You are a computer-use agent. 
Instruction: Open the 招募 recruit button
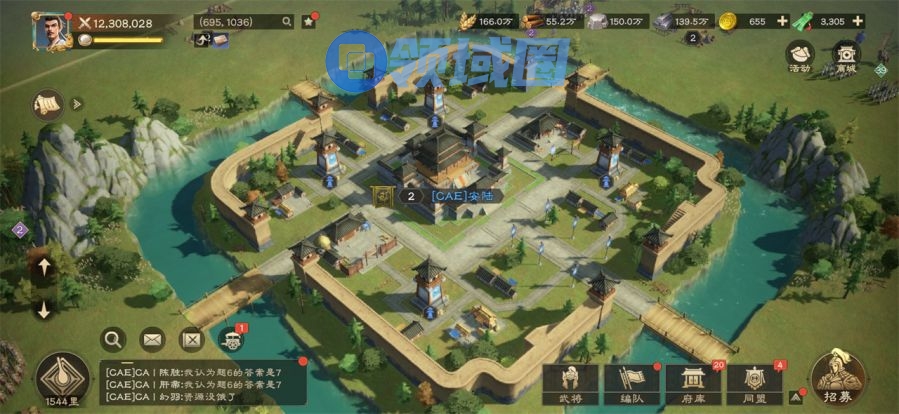click(x=839, y=379)
